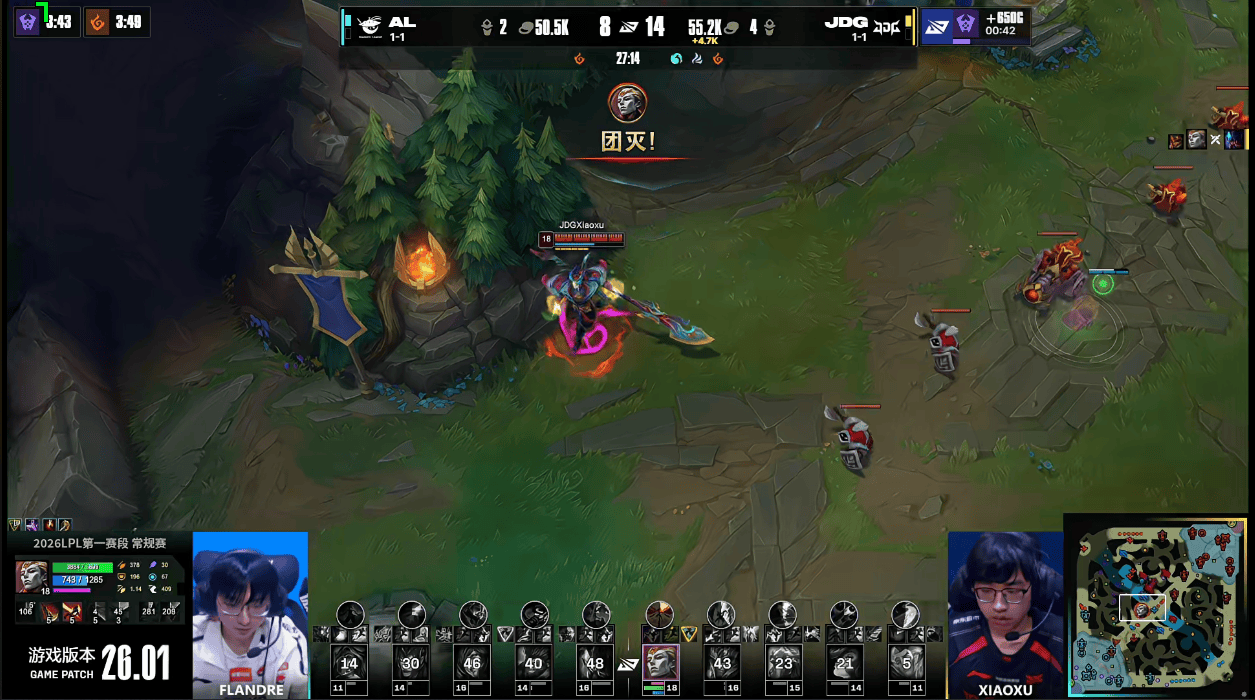Select the champion portrait showing respawn 43

coord(722,663)
